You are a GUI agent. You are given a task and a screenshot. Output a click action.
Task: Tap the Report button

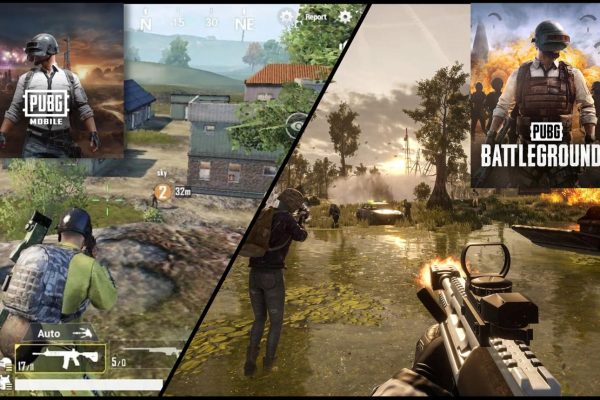pyautogui.click(x=316, y=17)
